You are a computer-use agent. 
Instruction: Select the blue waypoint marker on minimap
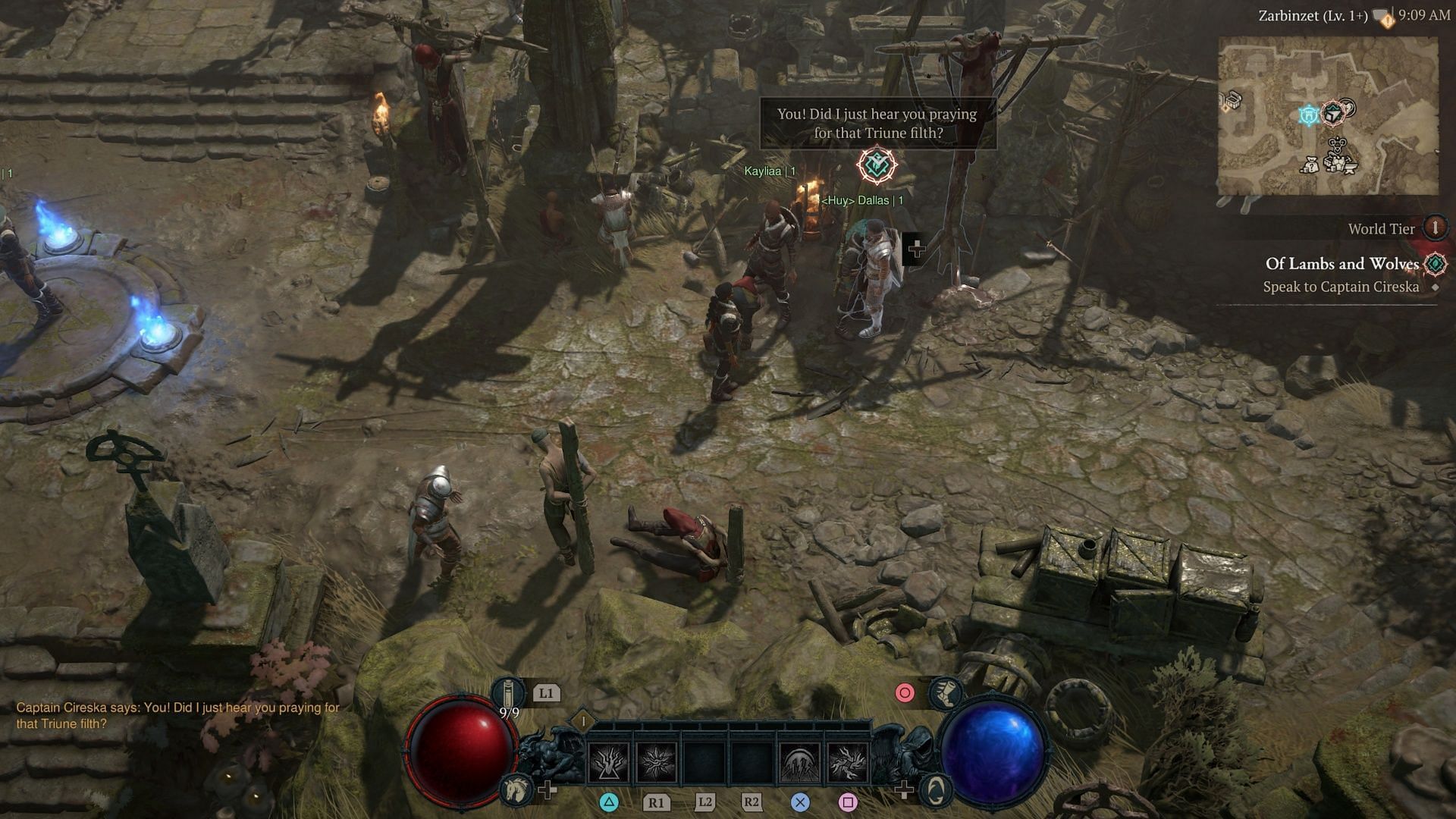(1309, 115)
